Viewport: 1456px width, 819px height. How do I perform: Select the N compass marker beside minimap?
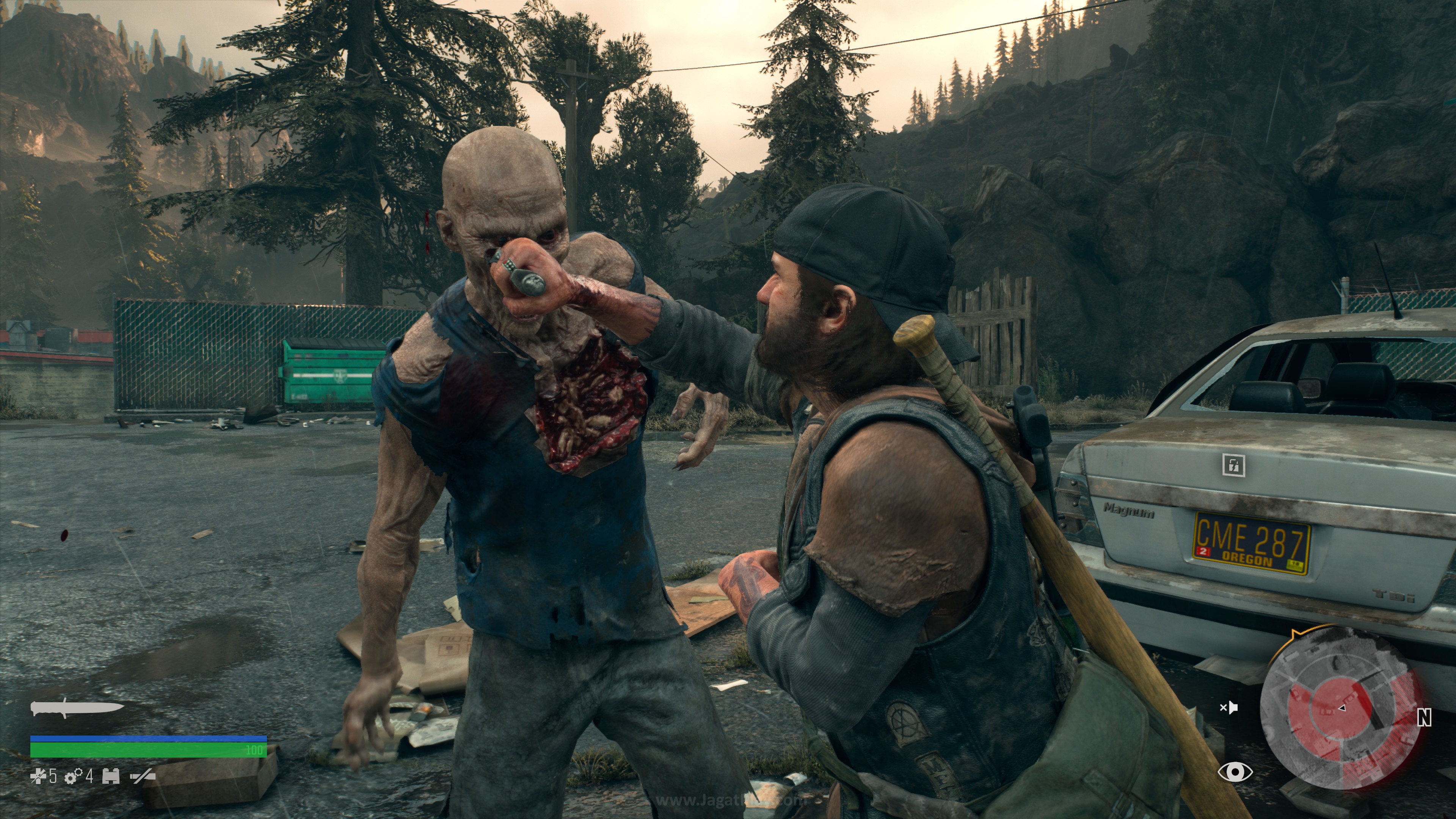pos(1425,718)
